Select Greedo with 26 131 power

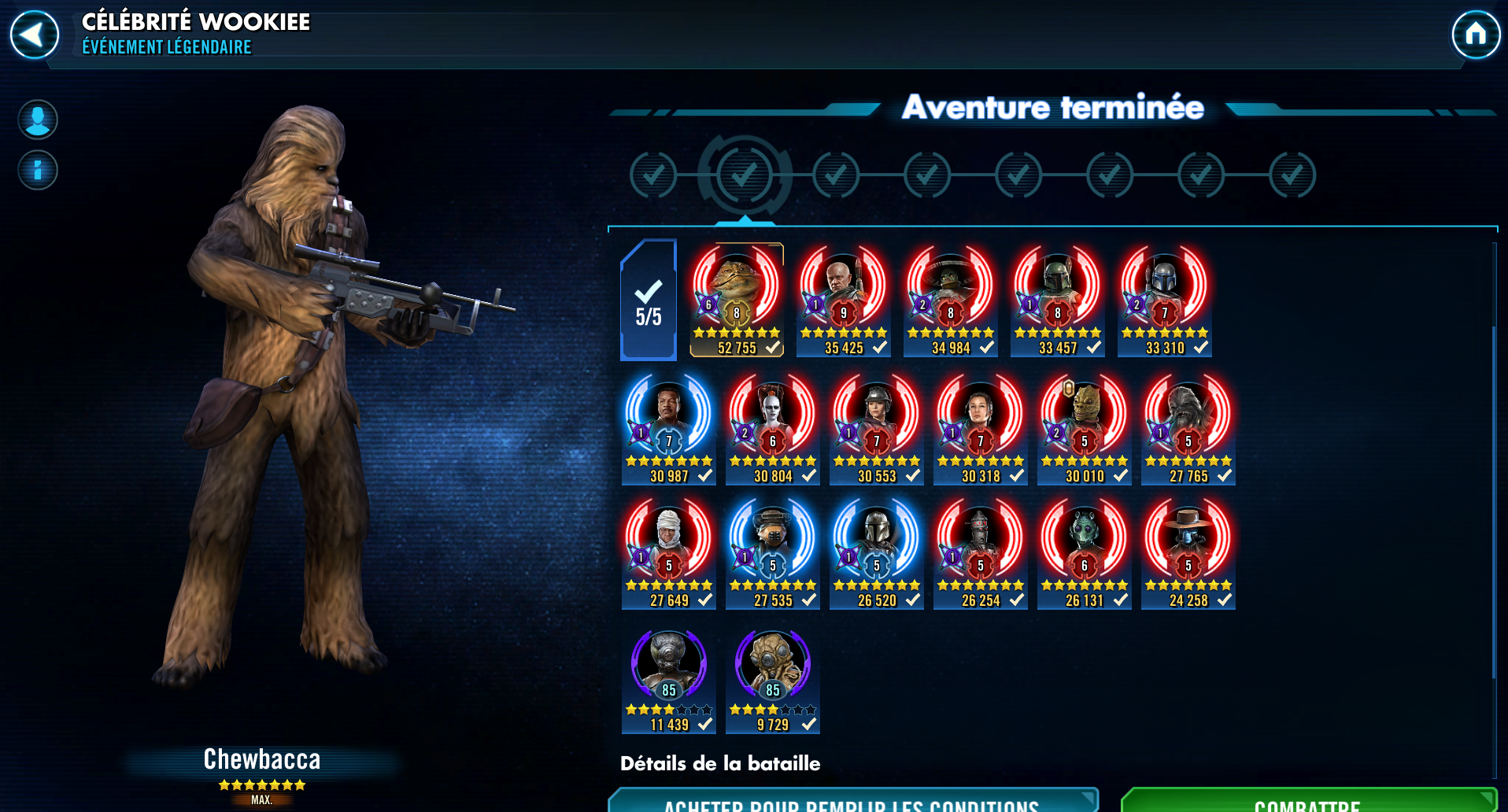1084,552
